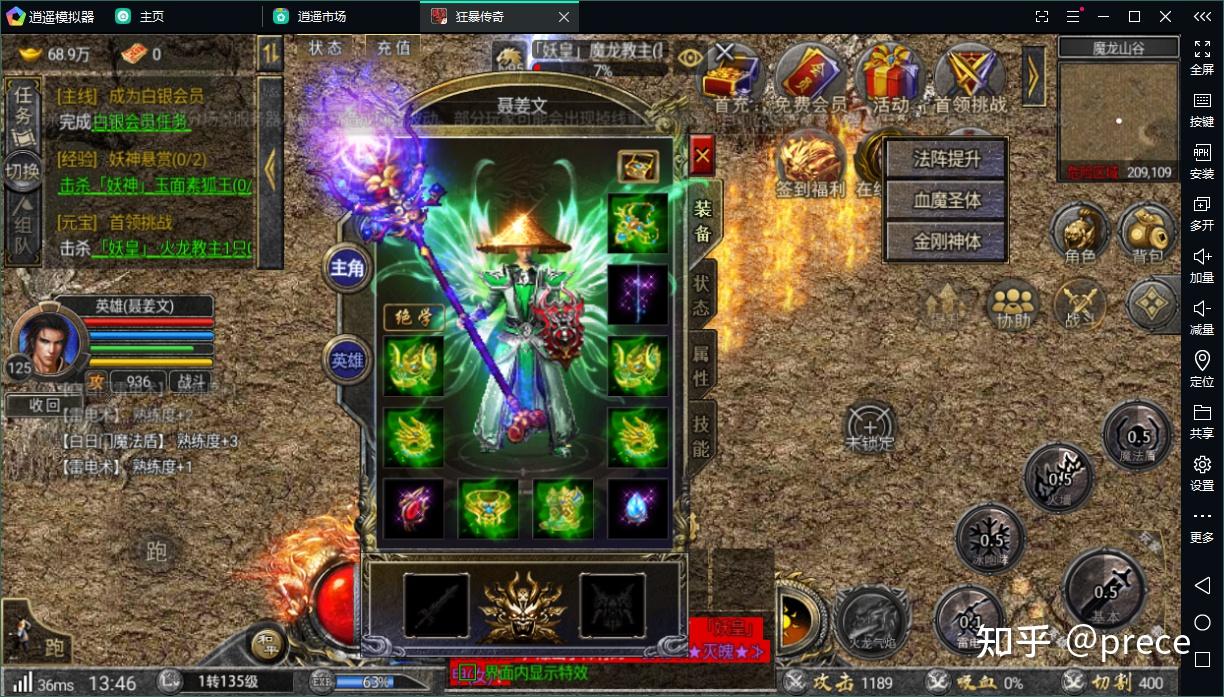Open the 免费会员 free membership icon

click(810, 76)
